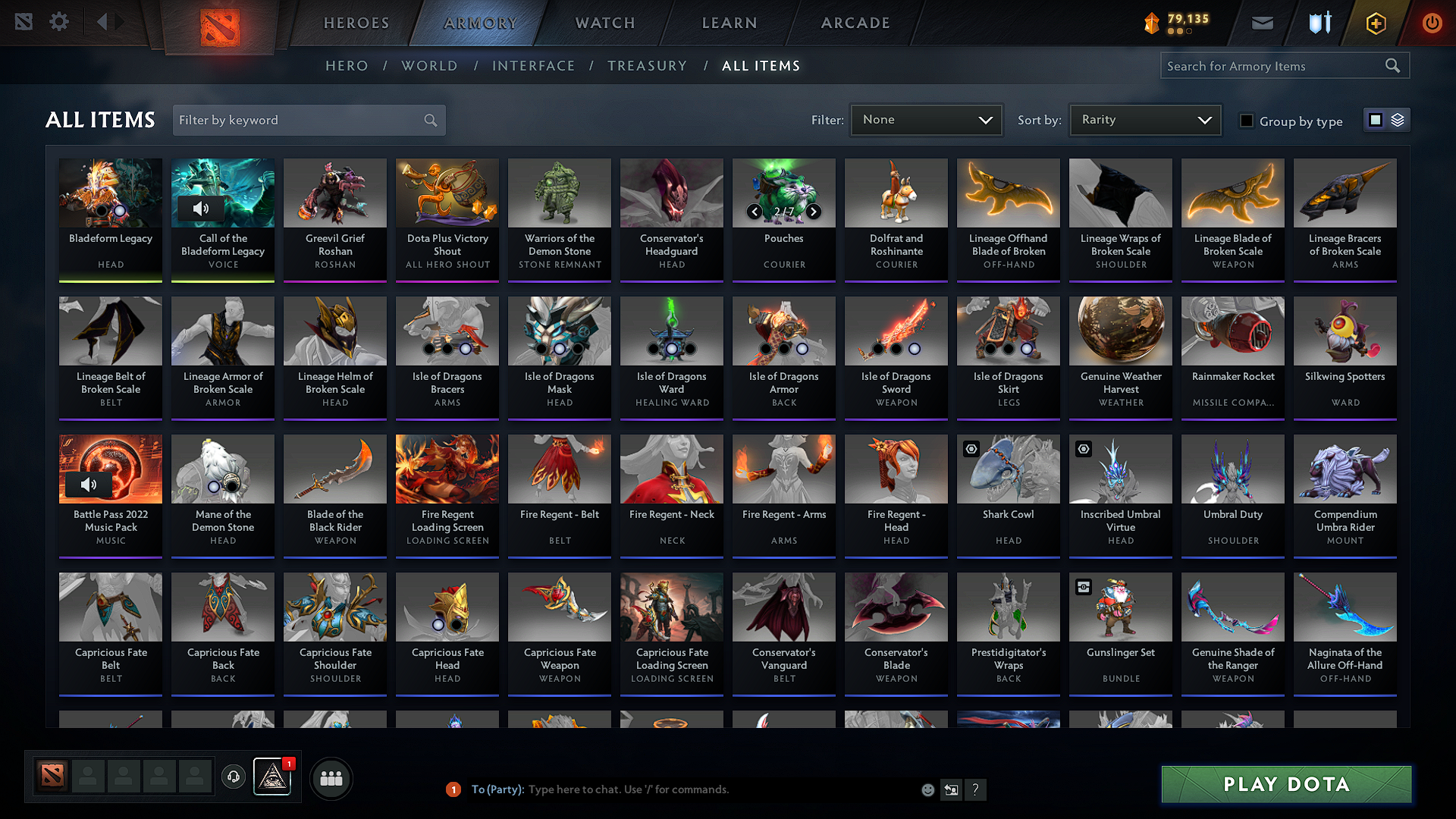The image size is (1456, 819).
Task: Toggle the grid view layout option
Action: pyautogui.click(x=1375, y=119)
